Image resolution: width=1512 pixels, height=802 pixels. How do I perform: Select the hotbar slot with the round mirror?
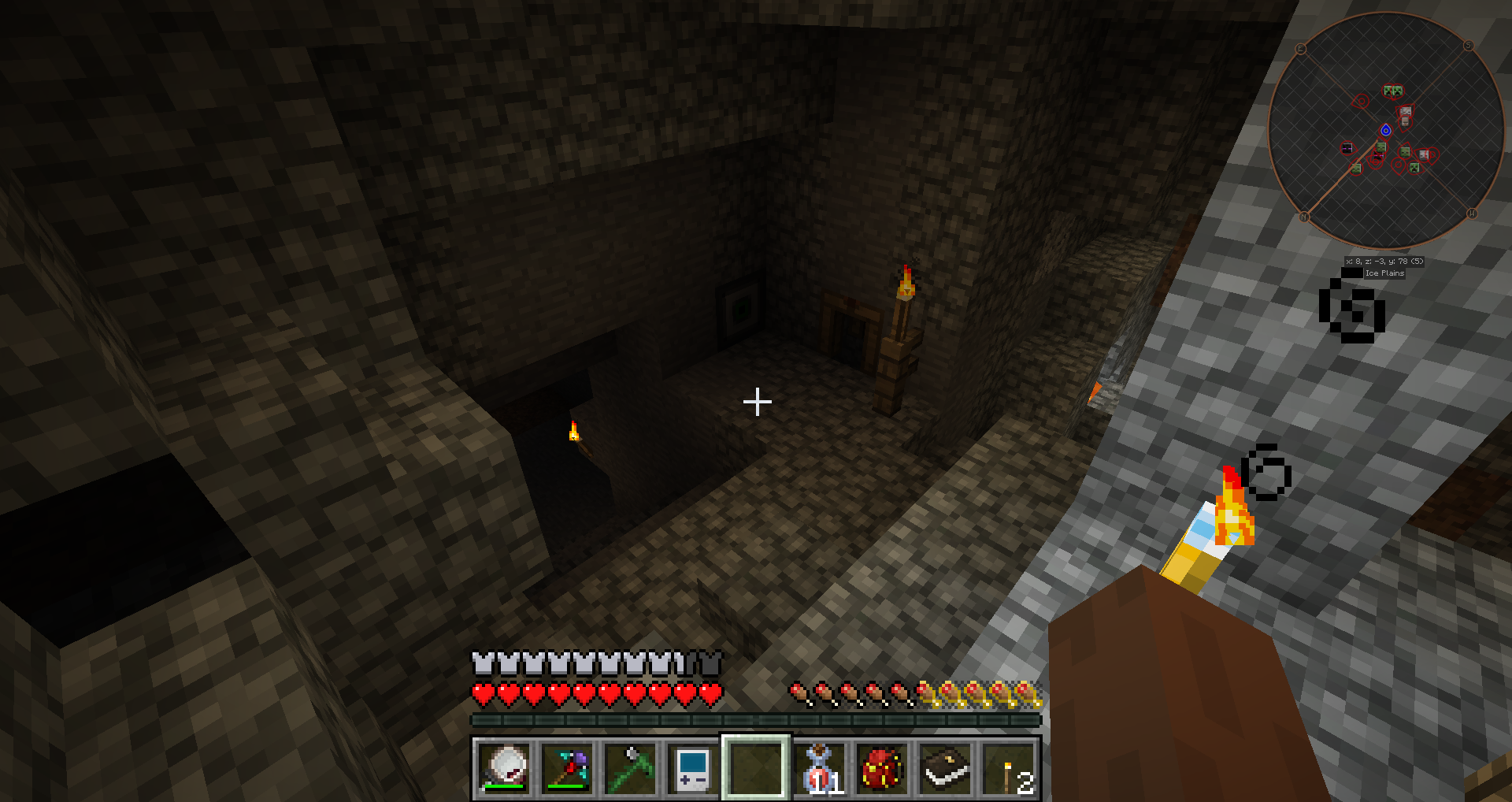[x=504, y=768]
